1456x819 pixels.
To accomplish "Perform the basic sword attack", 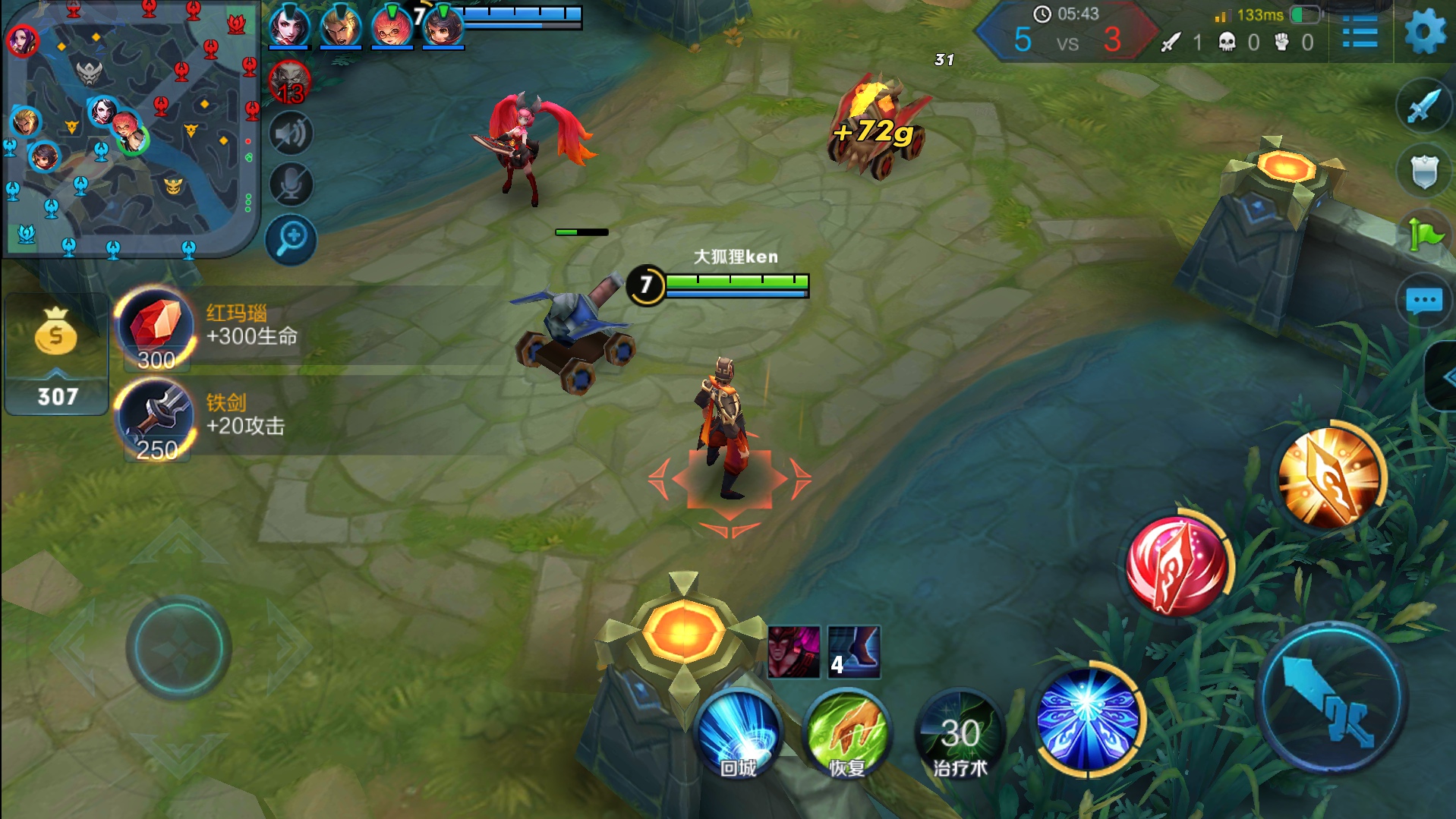I will coord(1332,697).
